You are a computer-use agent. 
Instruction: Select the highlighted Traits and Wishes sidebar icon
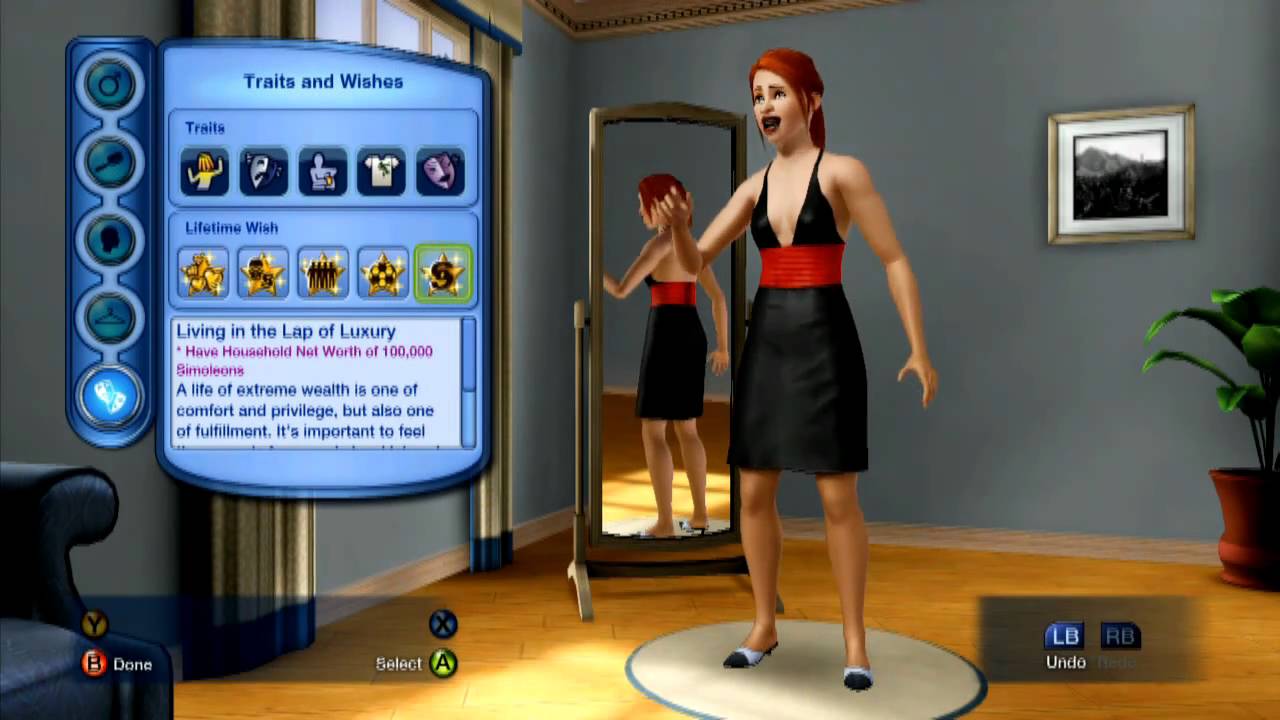[x=110, y=395]
